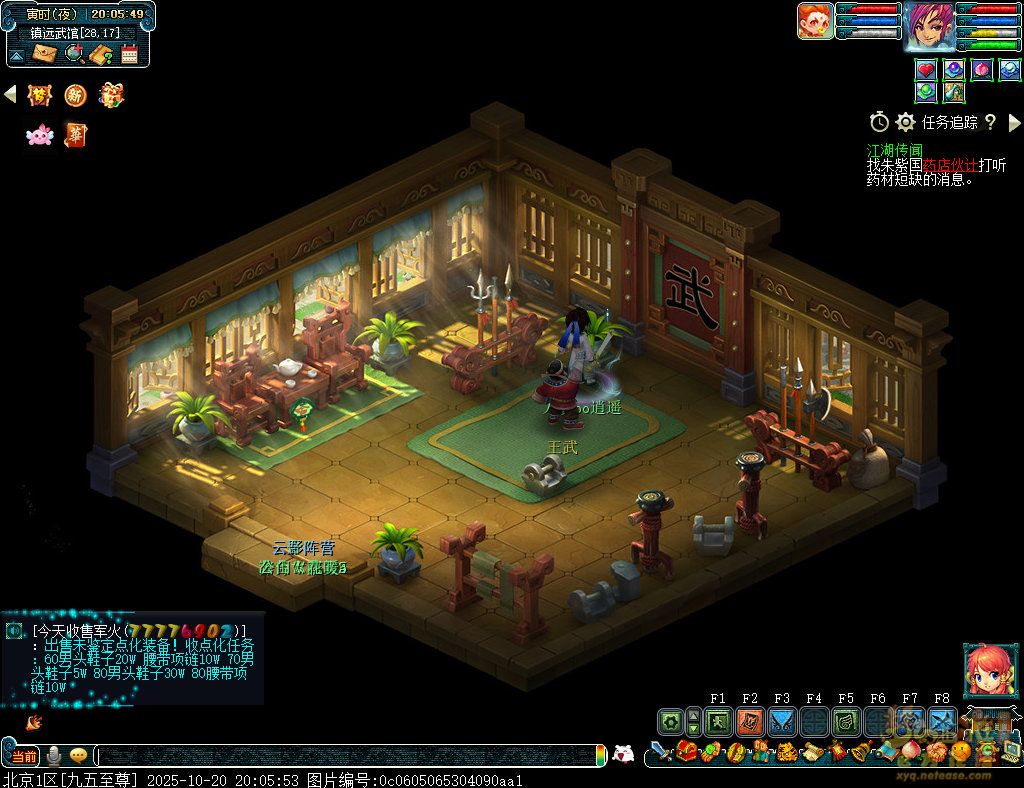The height and width of the screenshot is (788, 1024).
Task: Open the mail envelope icon
Action: tap(45, 53)
